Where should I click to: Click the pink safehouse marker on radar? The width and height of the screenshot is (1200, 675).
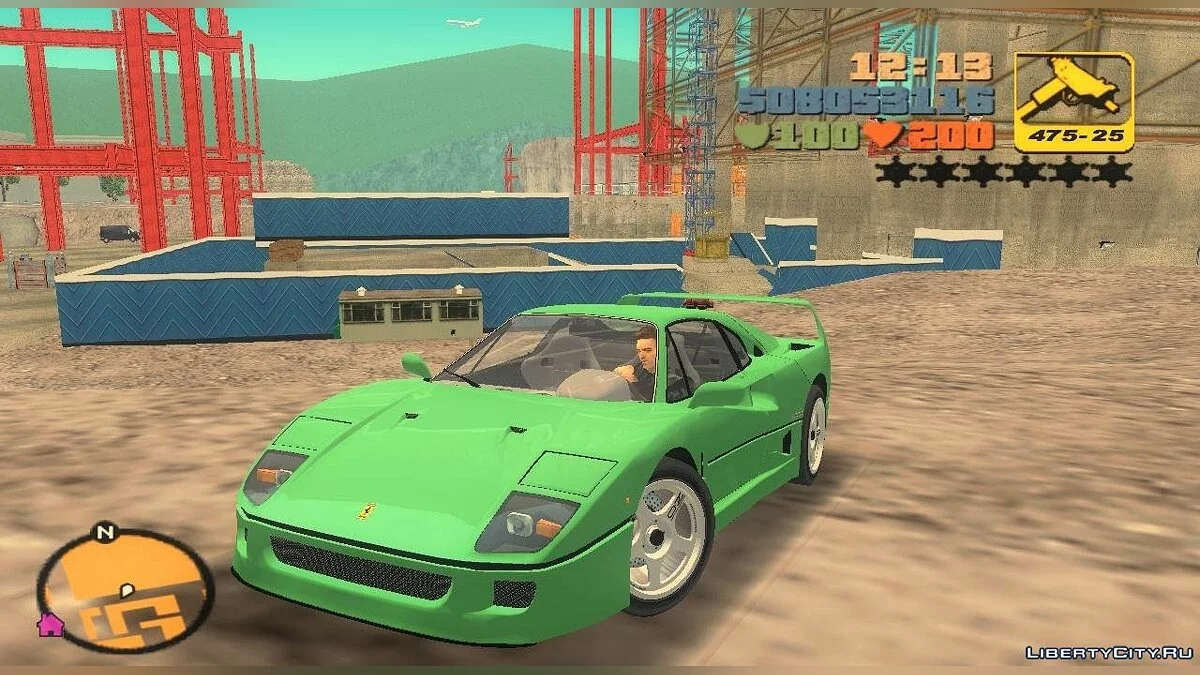click(x=50, y=626)
